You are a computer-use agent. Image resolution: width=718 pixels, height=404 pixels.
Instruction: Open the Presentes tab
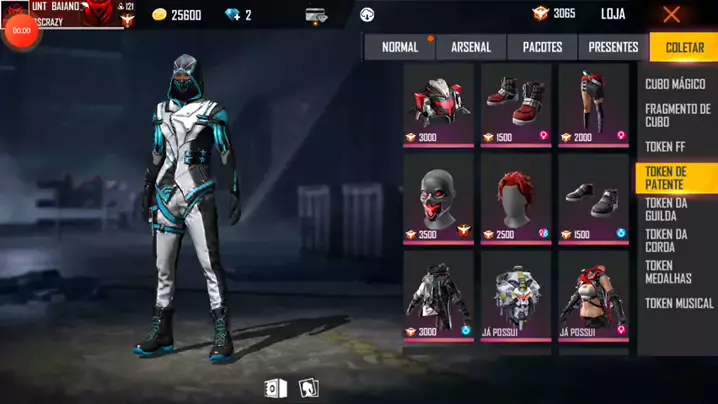(x=613, y=47)
